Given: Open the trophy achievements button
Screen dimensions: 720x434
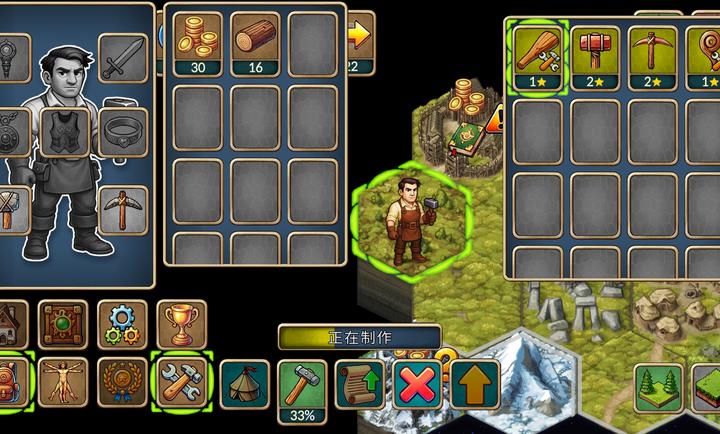Looking at the screenshot, I should [x=181, y=324].
